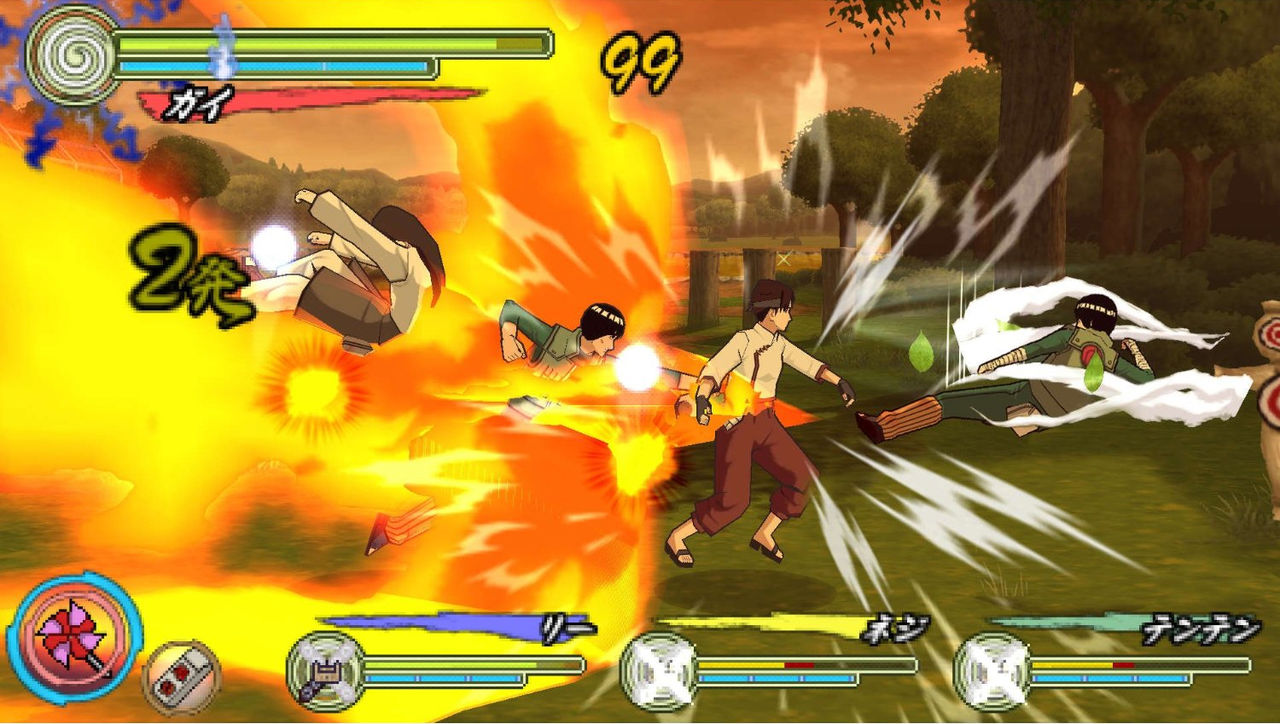
Task: Choose the crossed emblem beside Tenten's gauge
Action: tap(993, 670)
